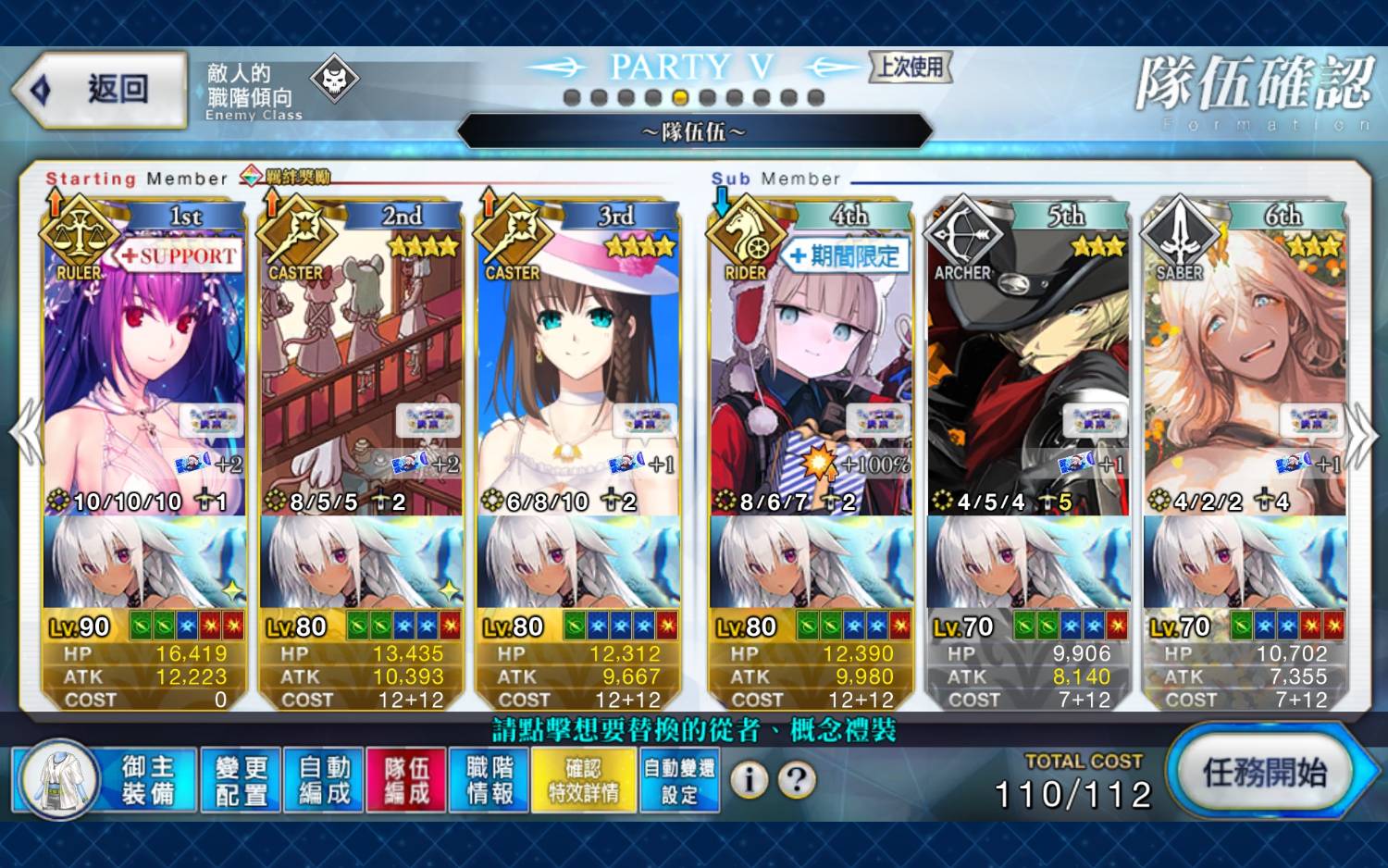Start the quest with 任務開始
The height and width of the screenshot is (868, 1388).
pyautogui.click(x=1264, y=773)
